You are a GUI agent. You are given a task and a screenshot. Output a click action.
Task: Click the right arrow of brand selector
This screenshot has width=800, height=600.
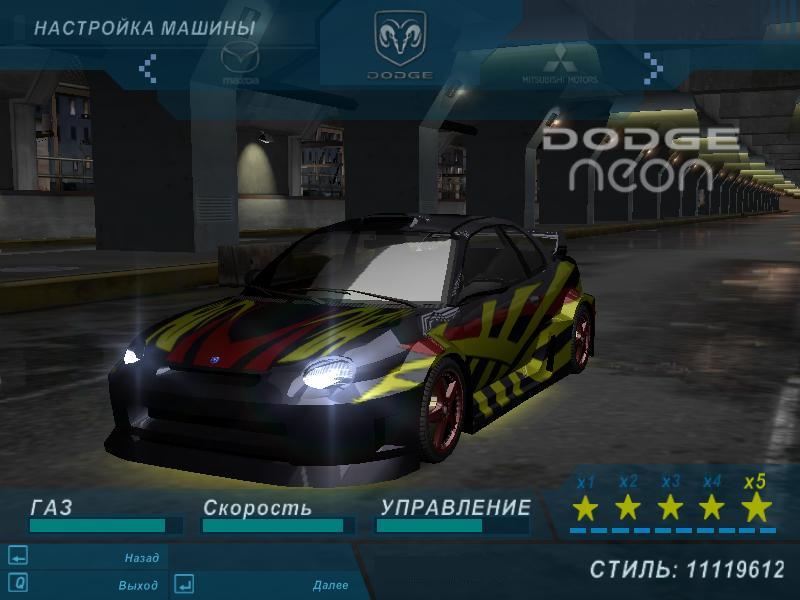653,67
